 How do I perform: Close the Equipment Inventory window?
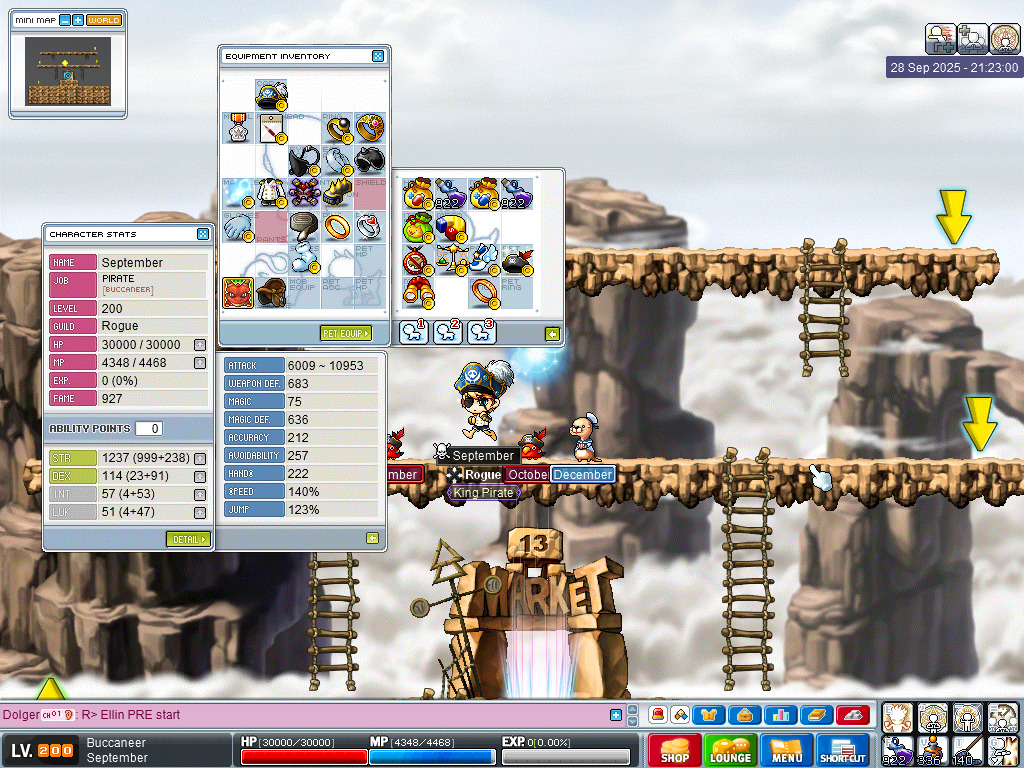[378, 56]
